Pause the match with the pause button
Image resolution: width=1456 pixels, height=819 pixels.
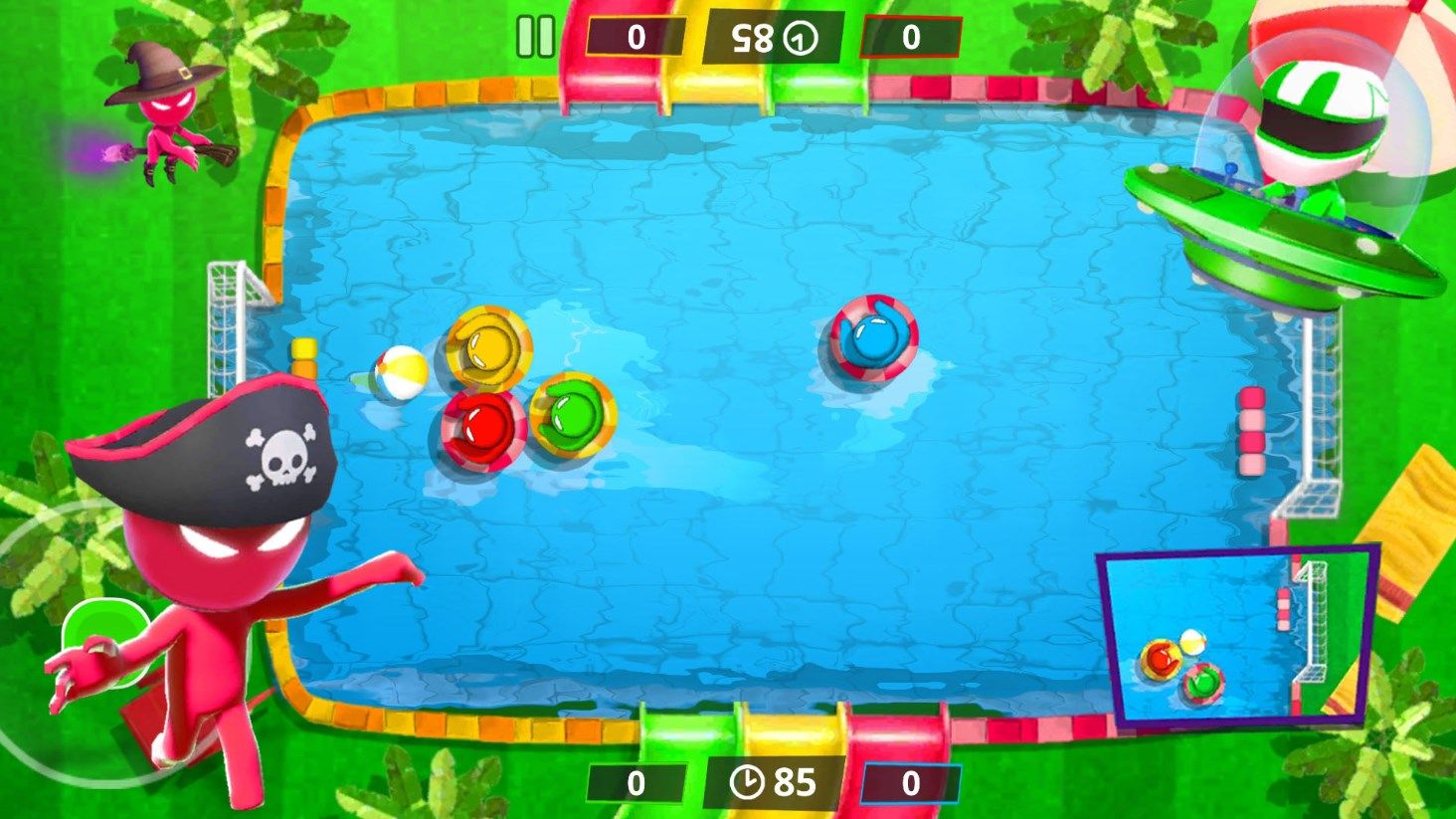(x=536, y=37)
